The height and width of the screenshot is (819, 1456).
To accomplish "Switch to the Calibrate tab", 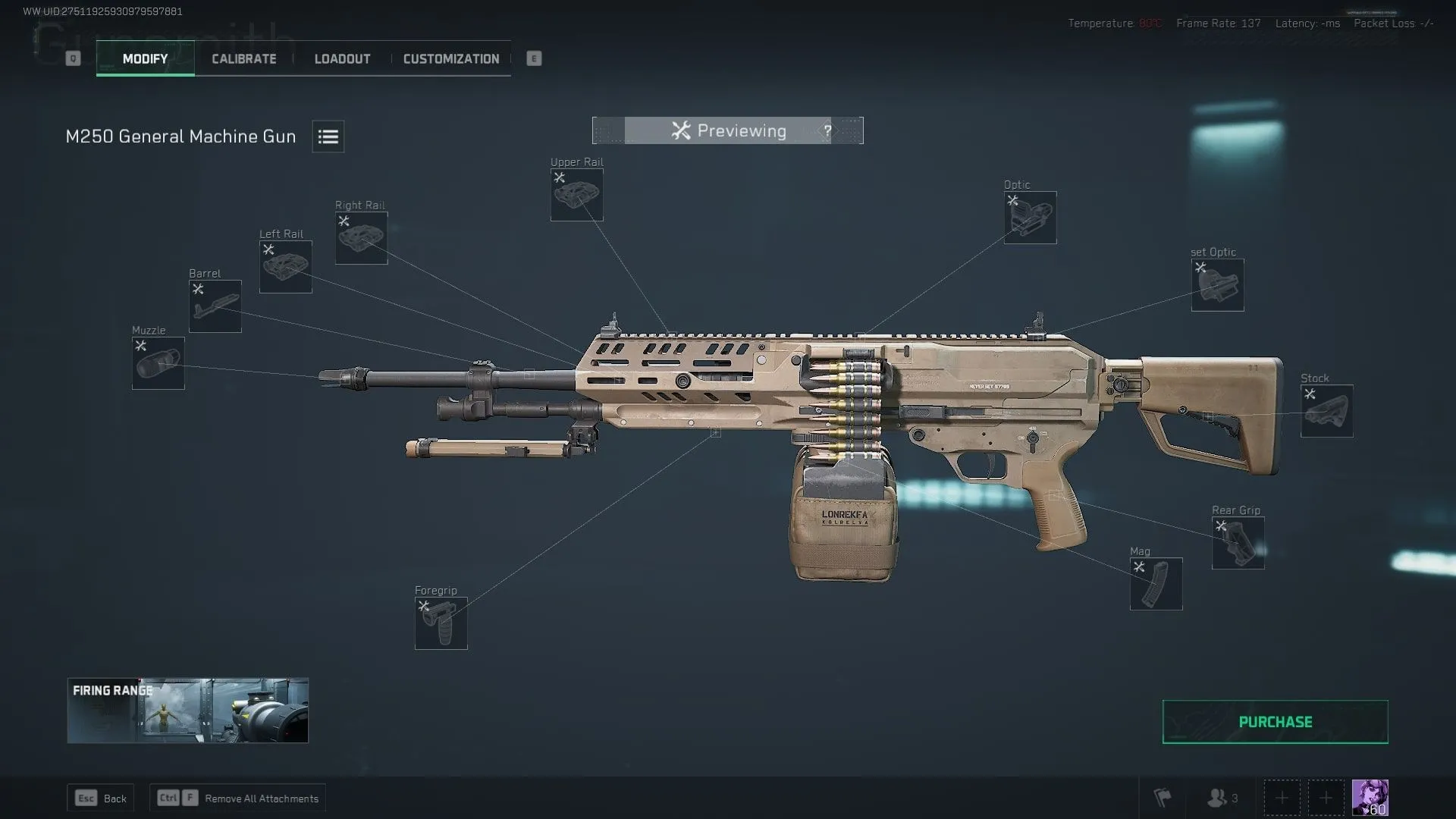I will 243,59.
